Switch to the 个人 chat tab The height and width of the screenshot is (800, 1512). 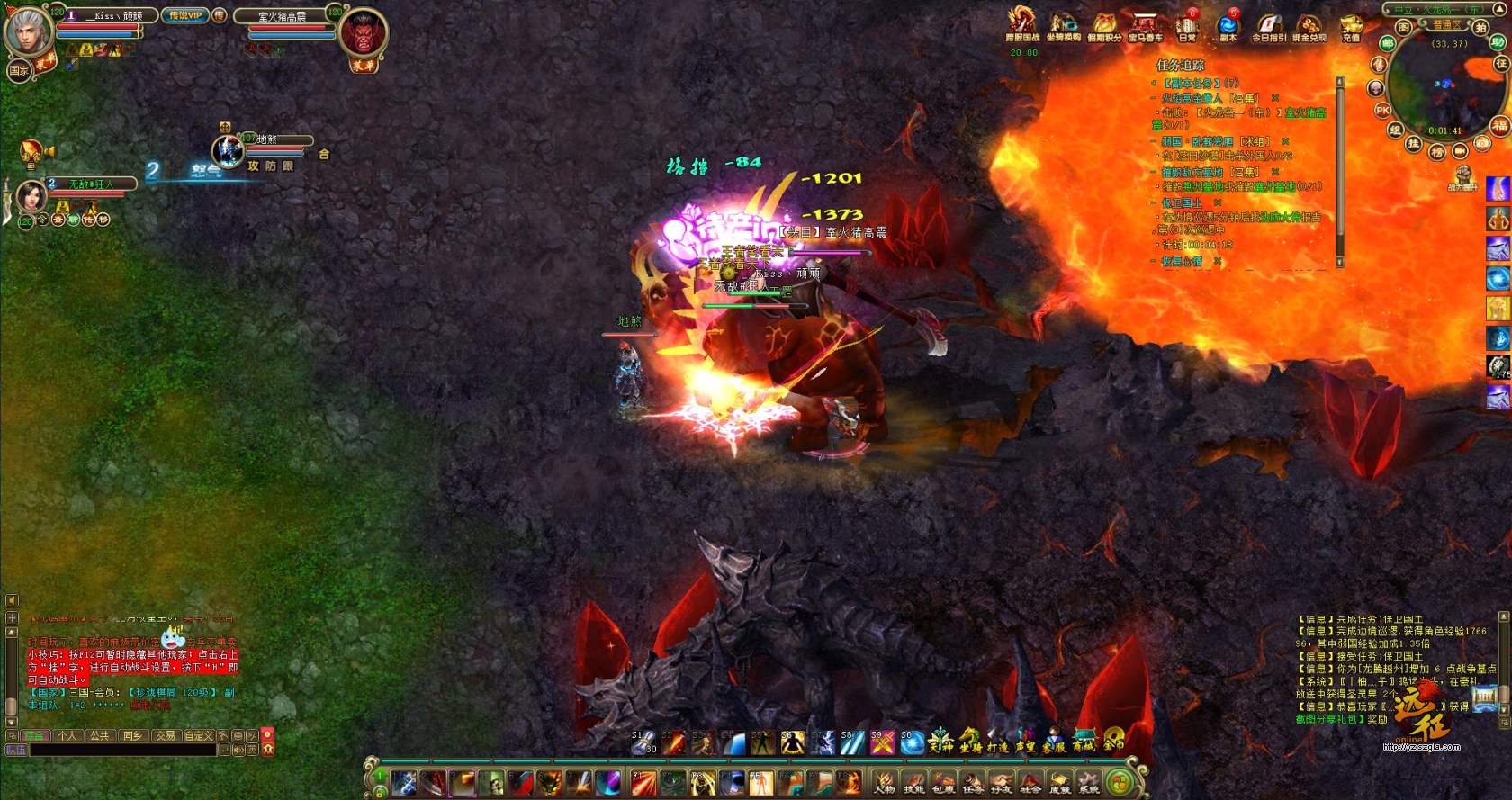point(67,735)
